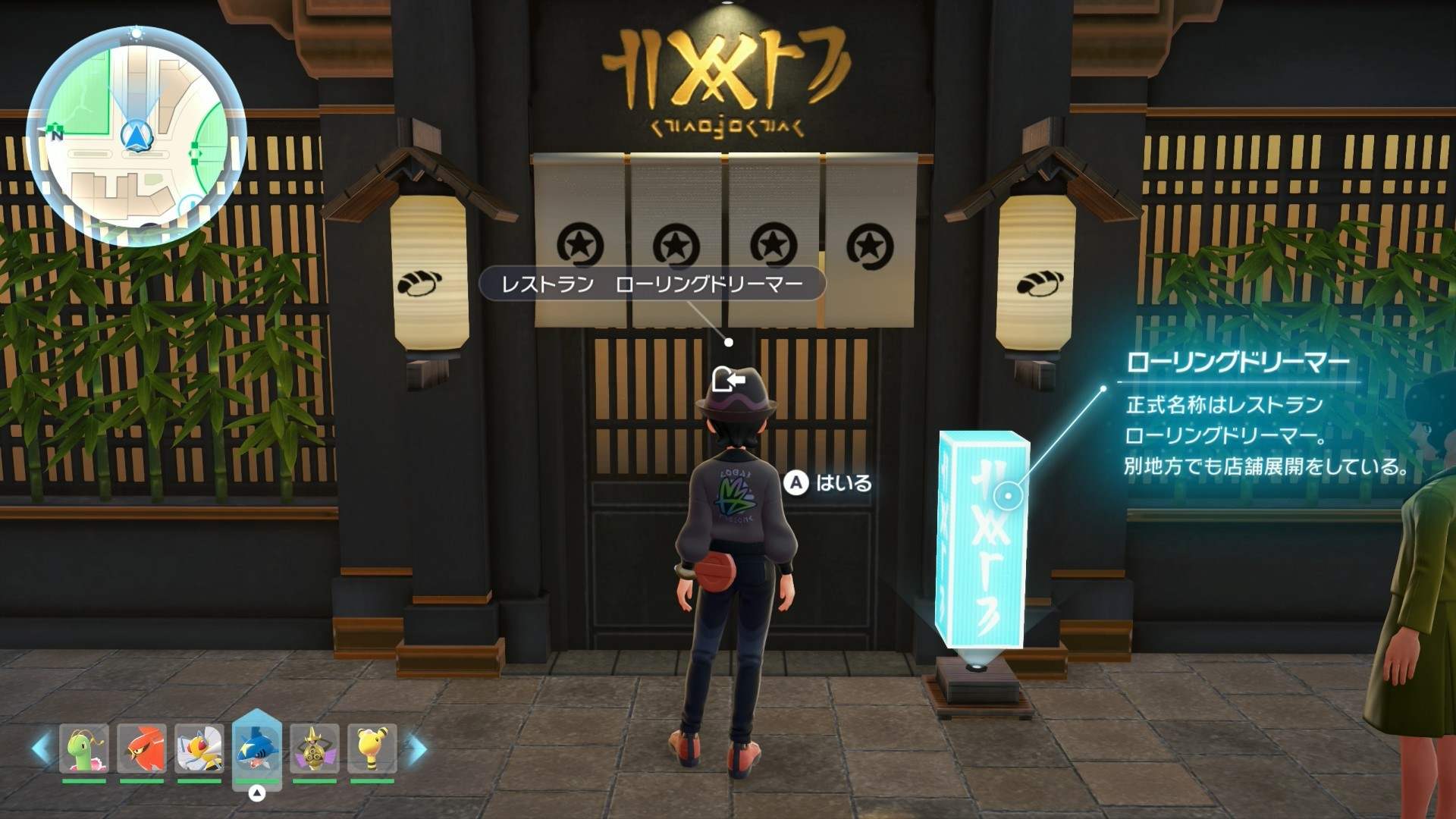Select the highlighted Sharpedo party slot
The image size is (1456, 819).
(x=257, y=748)
